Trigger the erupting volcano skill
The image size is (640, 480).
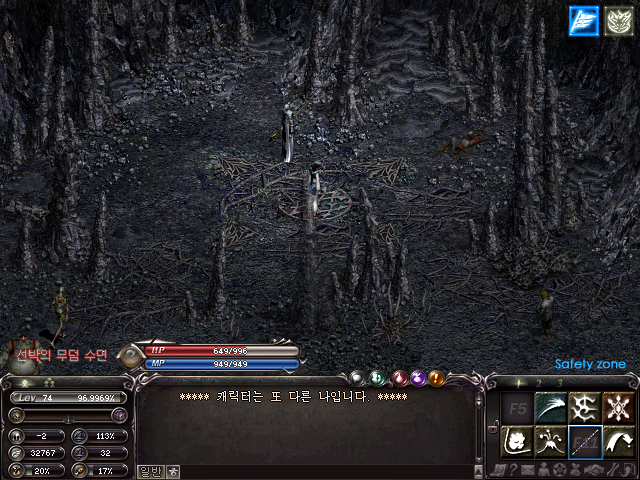coord(549,441)
